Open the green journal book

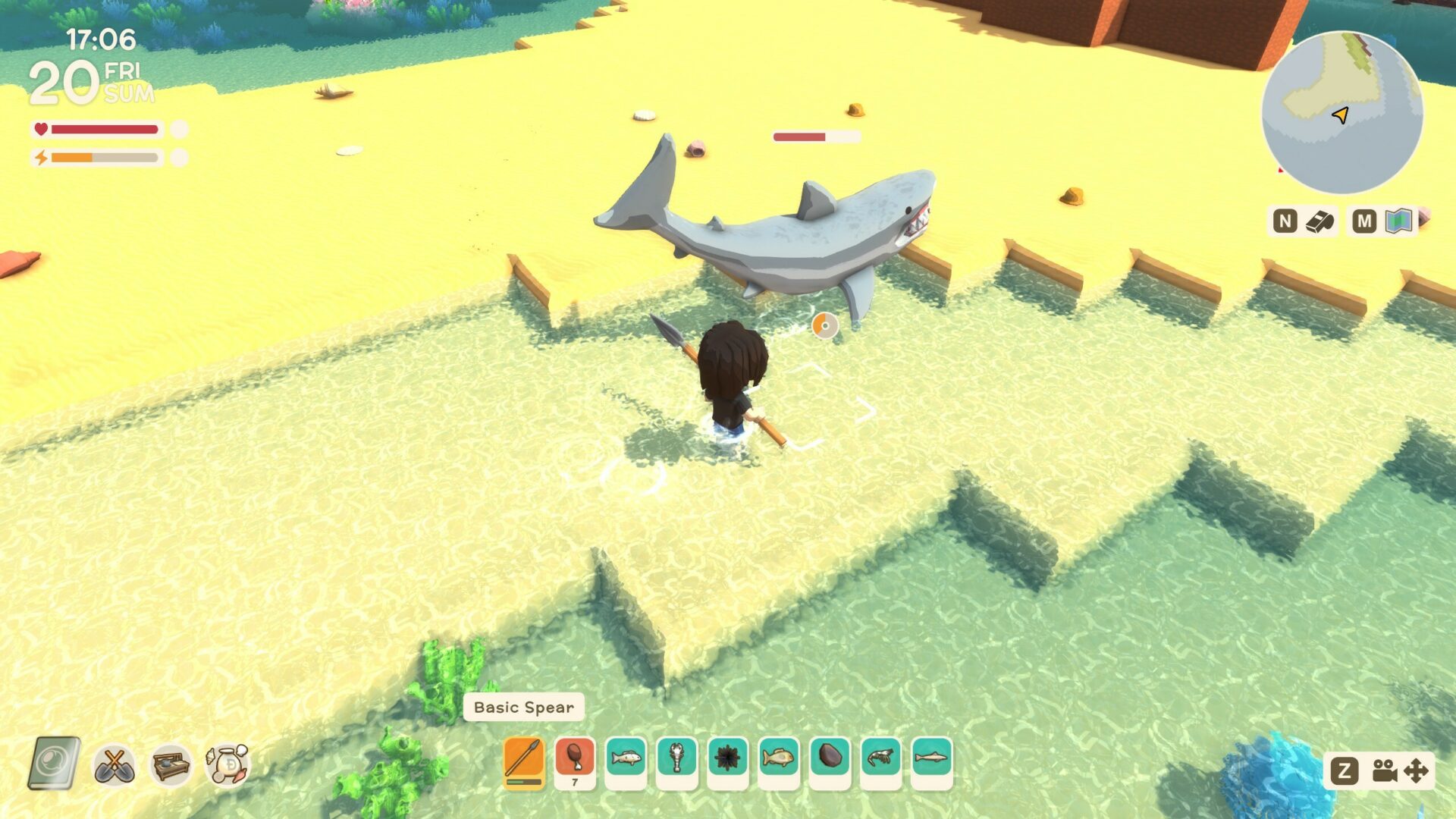coord(55,764)
